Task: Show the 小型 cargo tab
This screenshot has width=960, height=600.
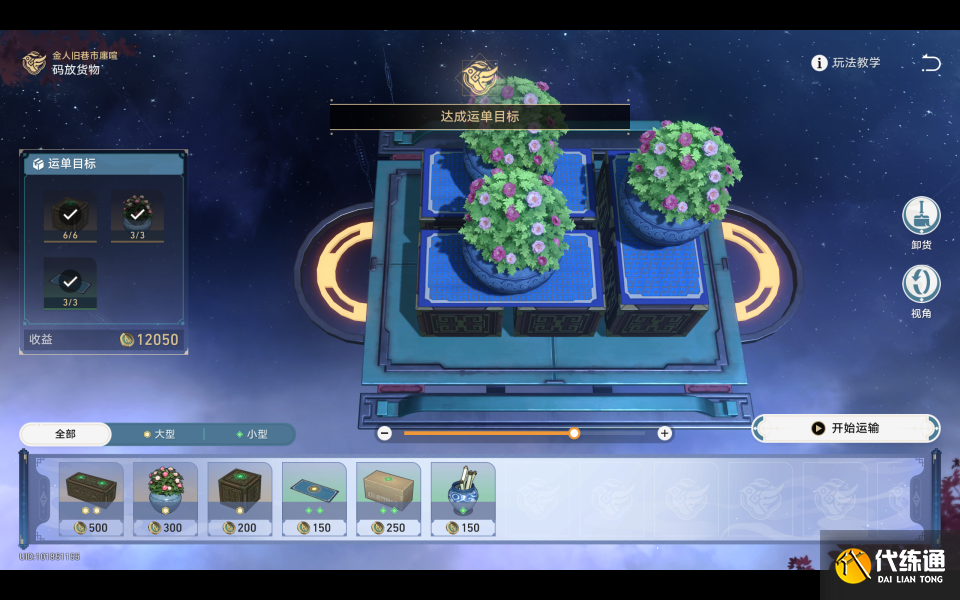Action: 250,434
